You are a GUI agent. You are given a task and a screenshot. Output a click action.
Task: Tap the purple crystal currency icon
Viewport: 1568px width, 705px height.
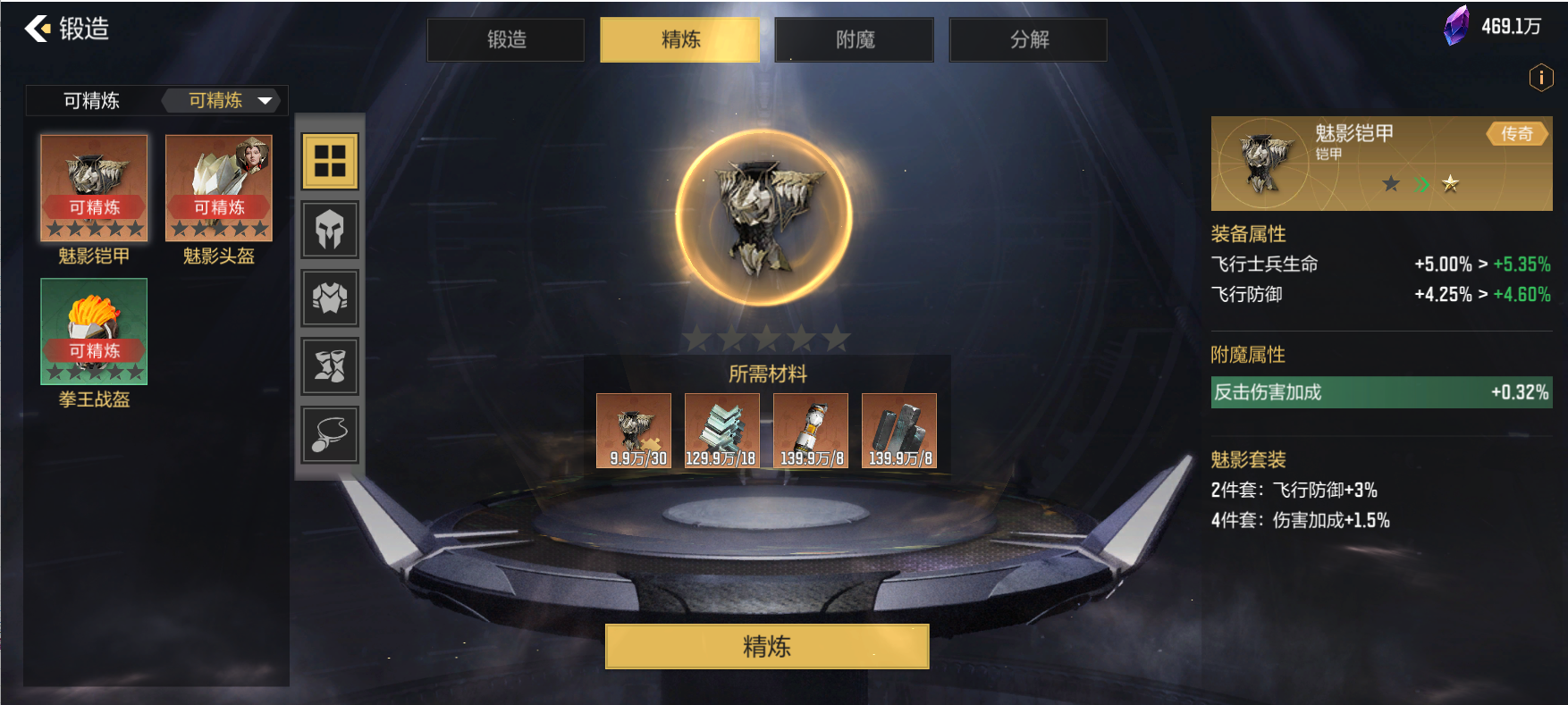1456,26
